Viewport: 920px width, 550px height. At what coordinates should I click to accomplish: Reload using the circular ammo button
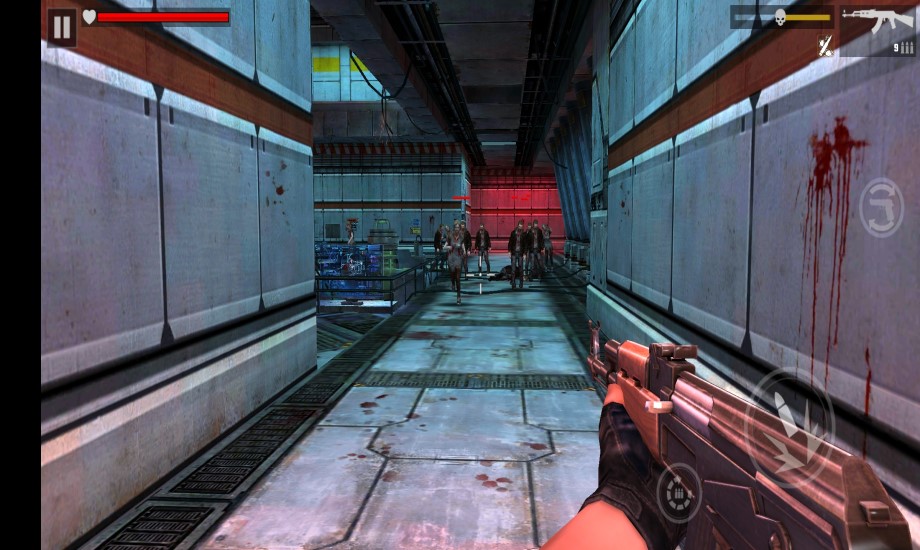tap(678, 493)
